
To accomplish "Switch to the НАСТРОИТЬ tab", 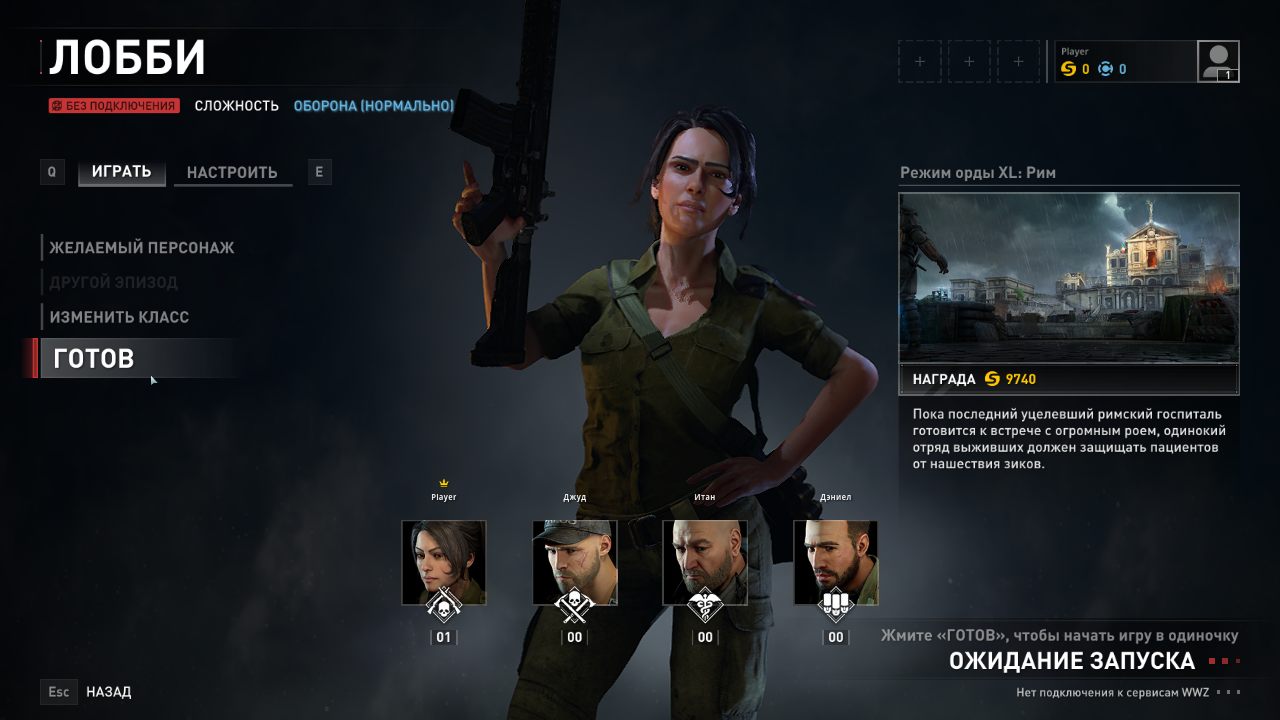I will pos(232,172).
